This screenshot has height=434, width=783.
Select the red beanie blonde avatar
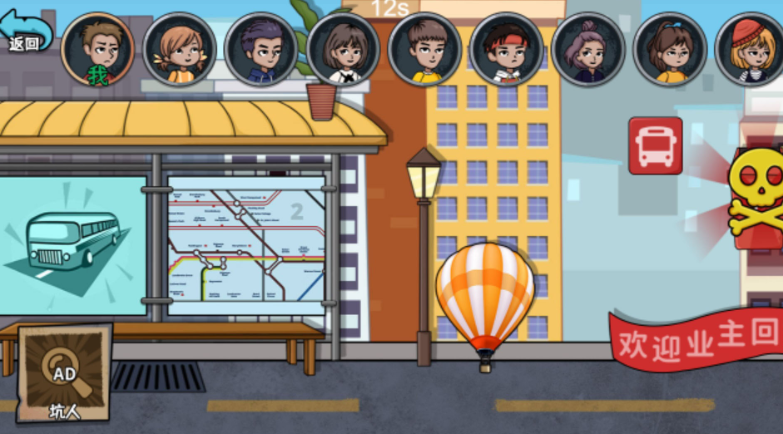[750, 50]
